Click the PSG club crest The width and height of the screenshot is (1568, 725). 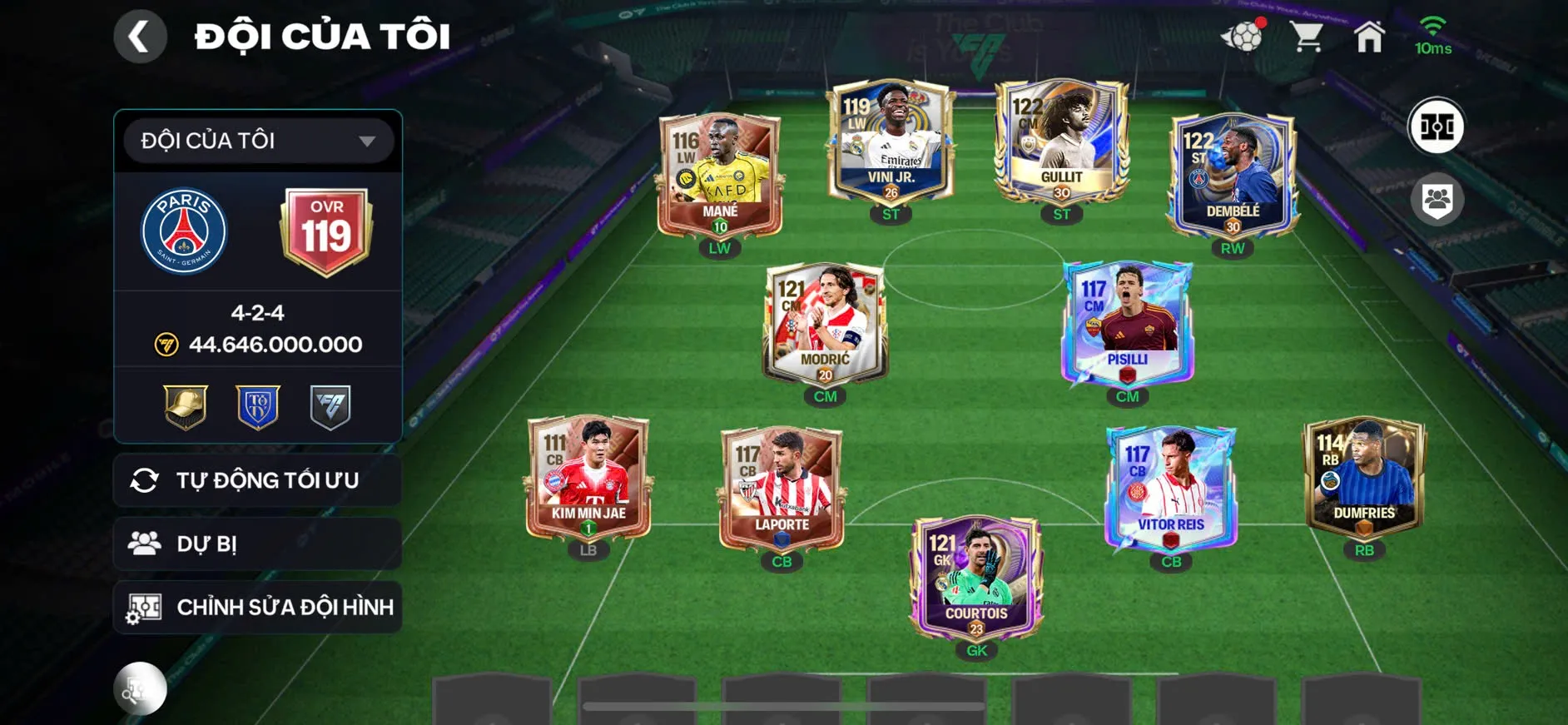click(x=186, y=231)
